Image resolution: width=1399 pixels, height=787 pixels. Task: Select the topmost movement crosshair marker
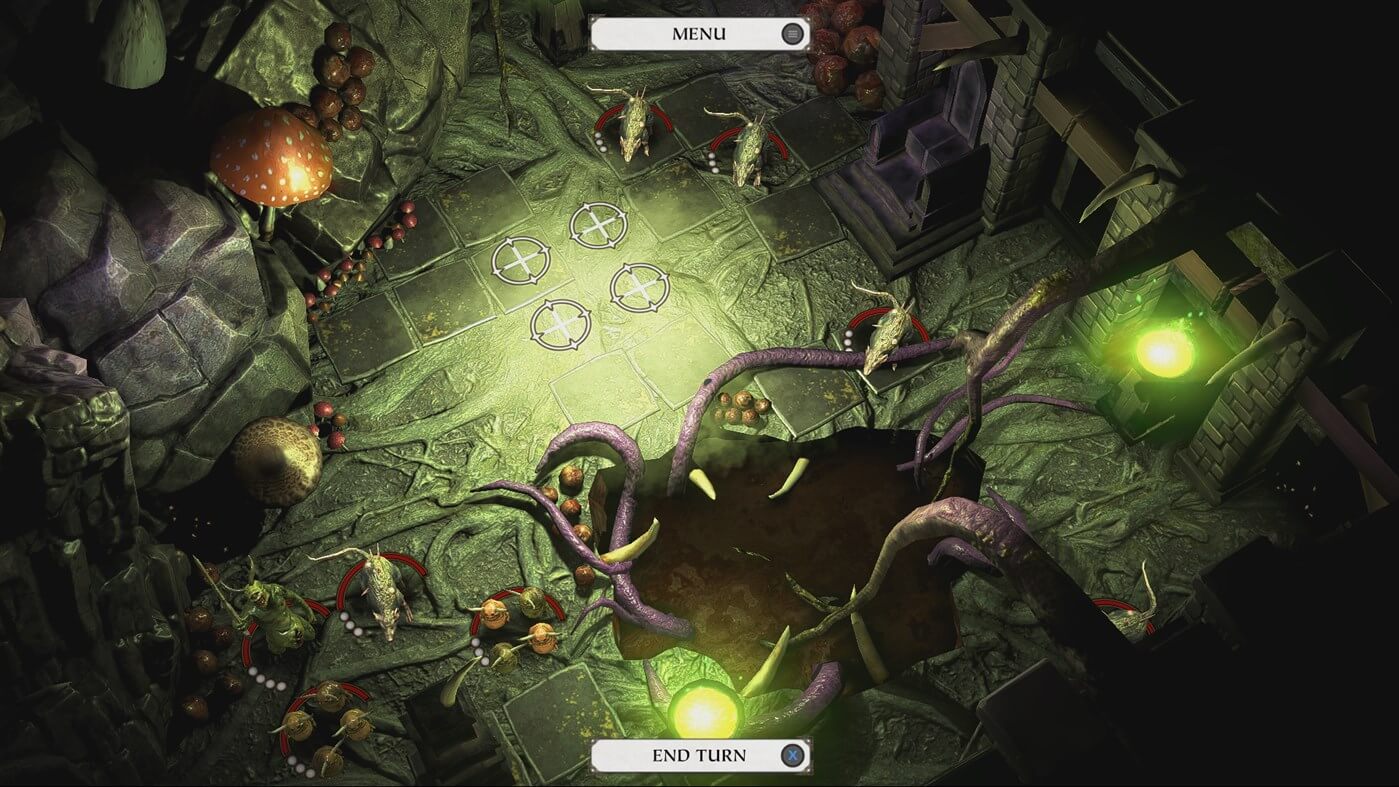[x=598, y=223]
